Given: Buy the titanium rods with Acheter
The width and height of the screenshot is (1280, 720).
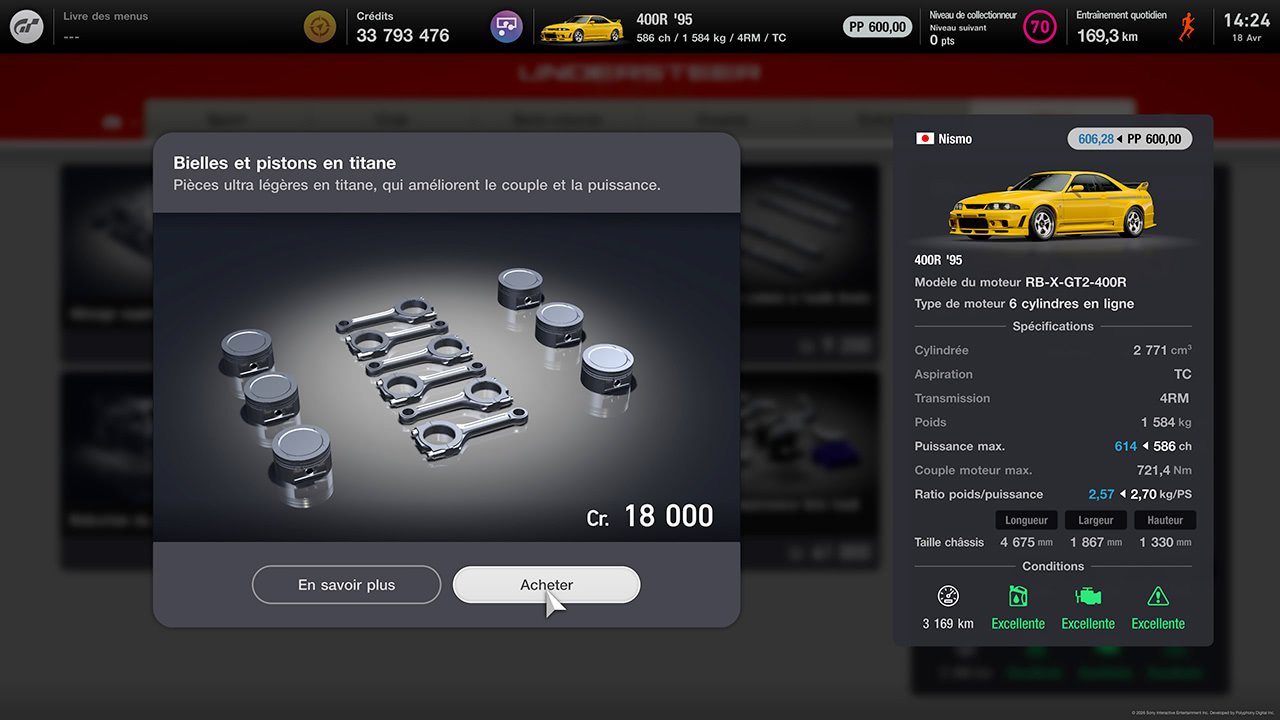Looking at the screenshot, I should click(x=546, y=585).
